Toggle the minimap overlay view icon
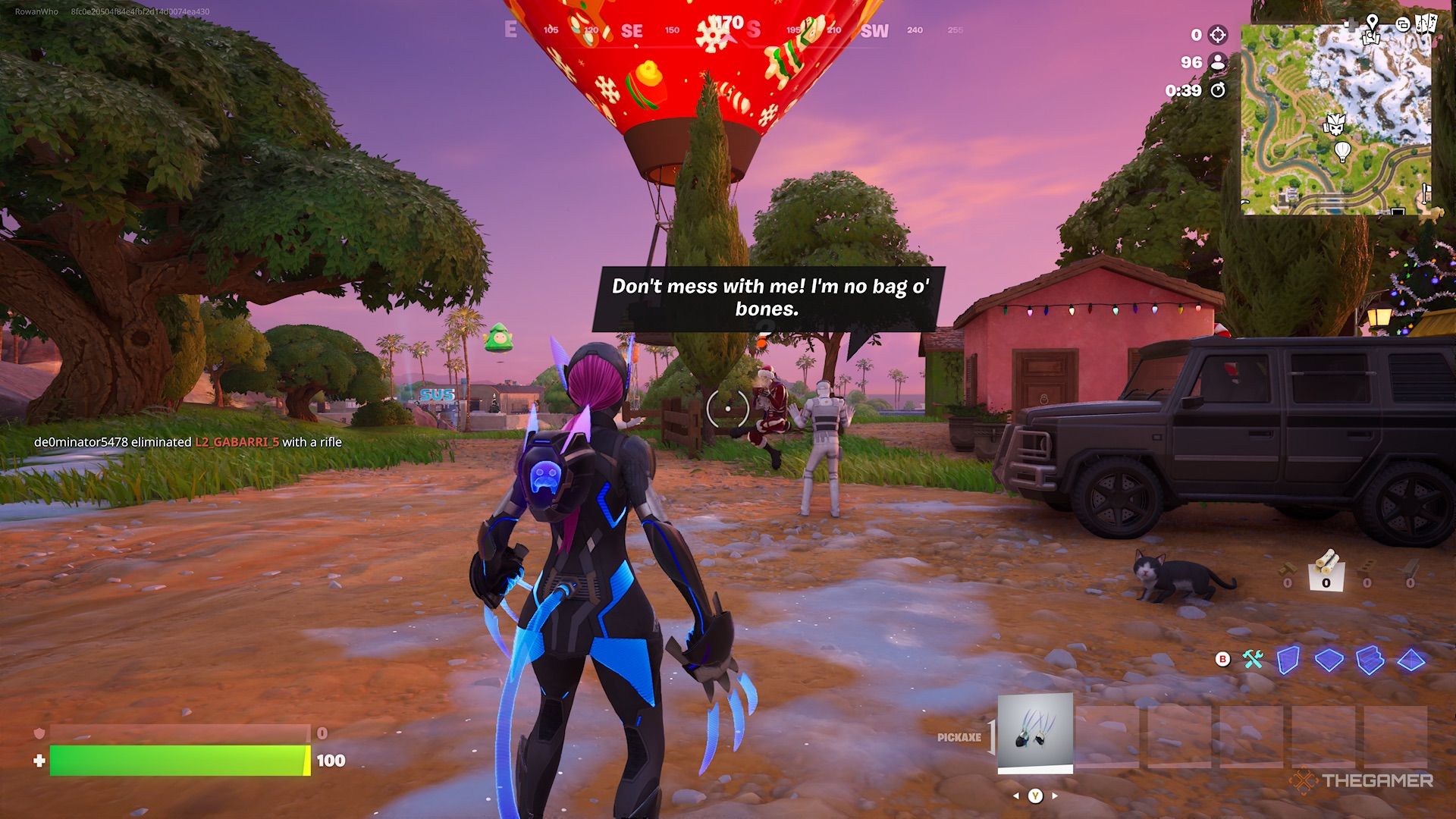The height and width of the screenshot is (819, 1456). tap(1402, 24)
